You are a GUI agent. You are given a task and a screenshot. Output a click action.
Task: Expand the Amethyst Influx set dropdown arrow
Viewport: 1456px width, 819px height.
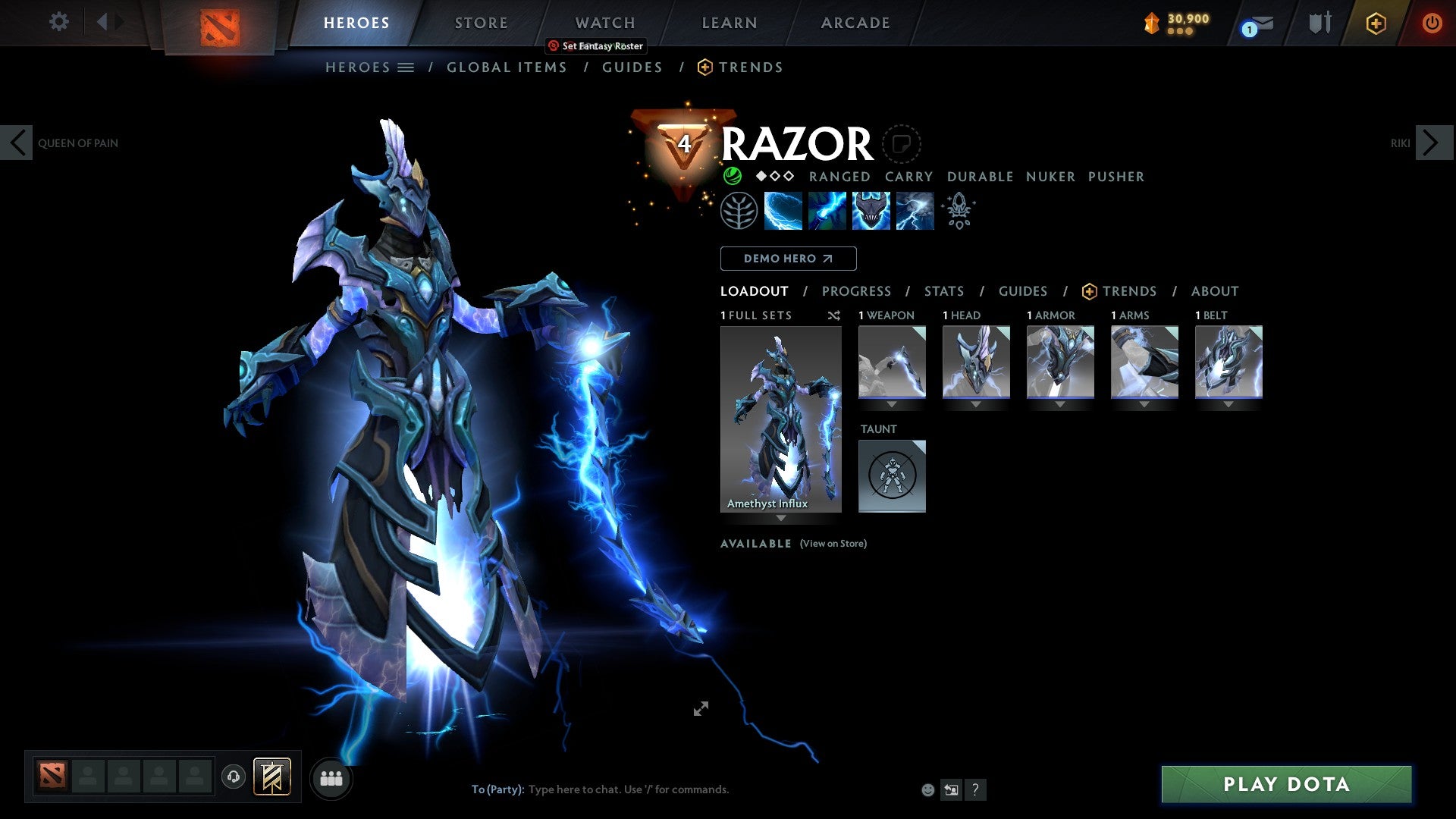780,519
